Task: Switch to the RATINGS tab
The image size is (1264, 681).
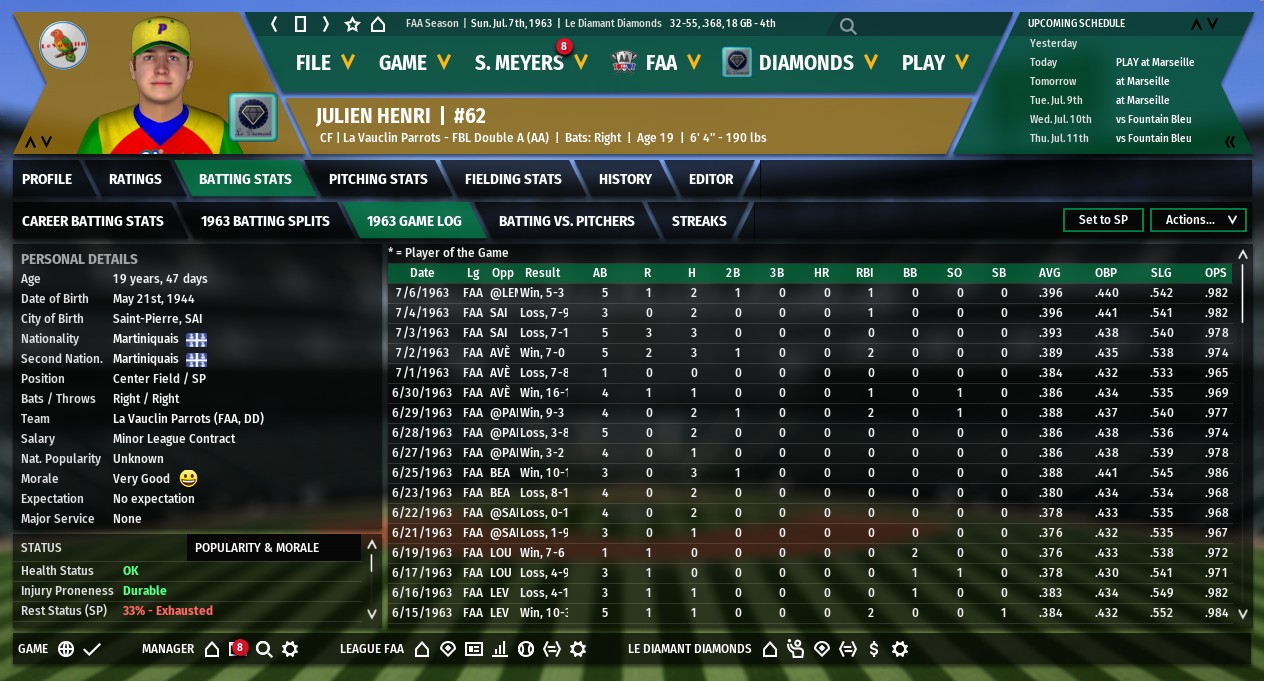Action: (135, 179)
